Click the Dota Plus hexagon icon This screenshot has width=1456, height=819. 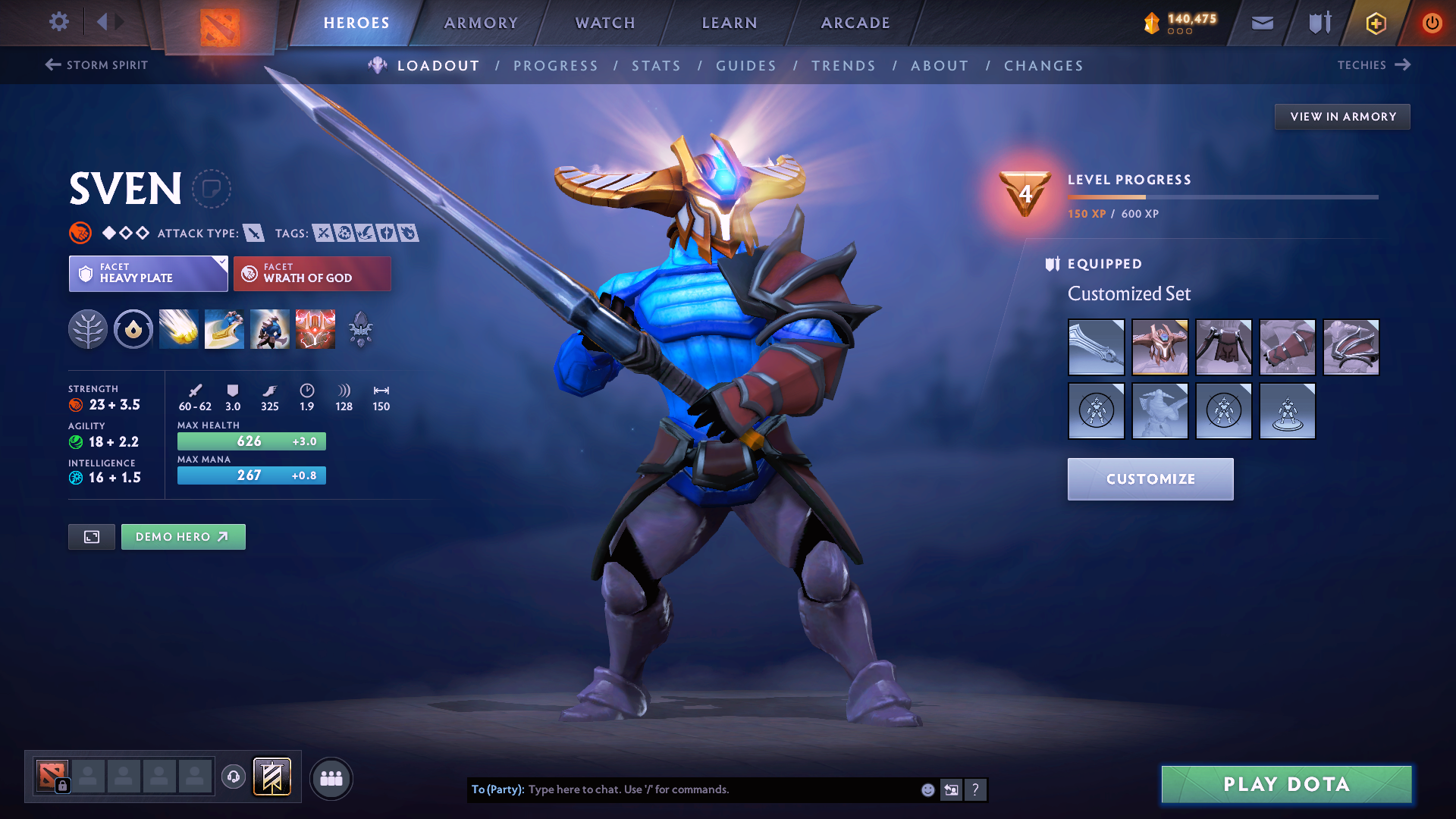pos(1375,23)
